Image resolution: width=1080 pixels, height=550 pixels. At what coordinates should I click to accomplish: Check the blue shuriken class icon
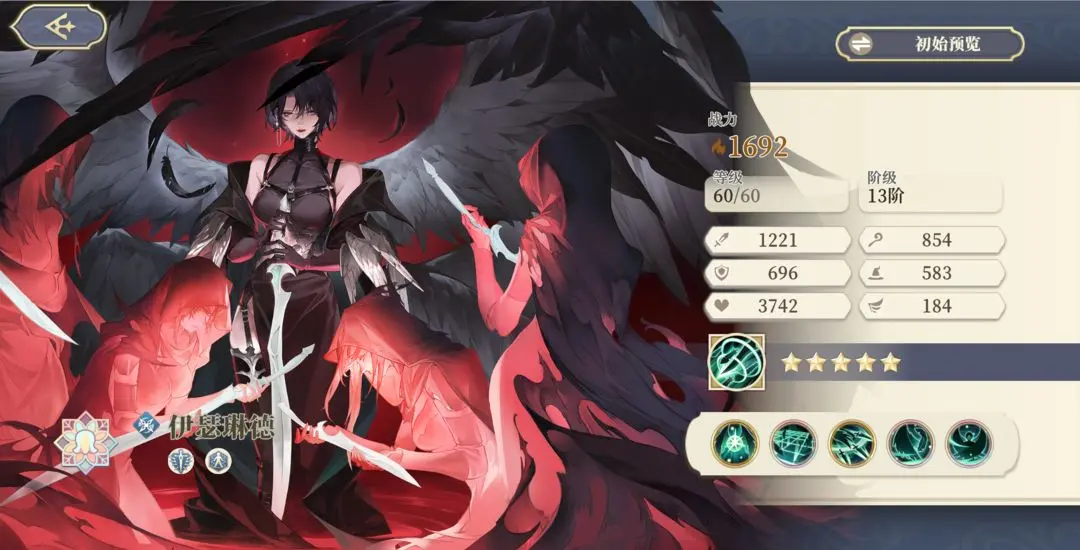pyautogui.click(x=148, y=425)
